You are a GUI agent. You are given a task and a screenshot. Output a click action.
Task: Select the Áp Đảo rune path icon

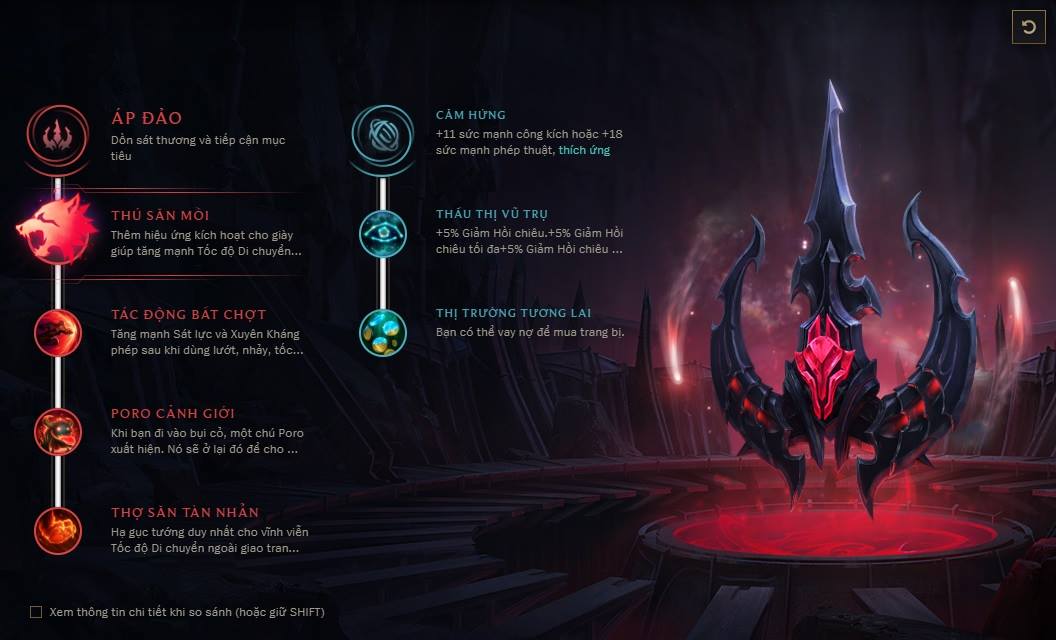tap(58, 134)
